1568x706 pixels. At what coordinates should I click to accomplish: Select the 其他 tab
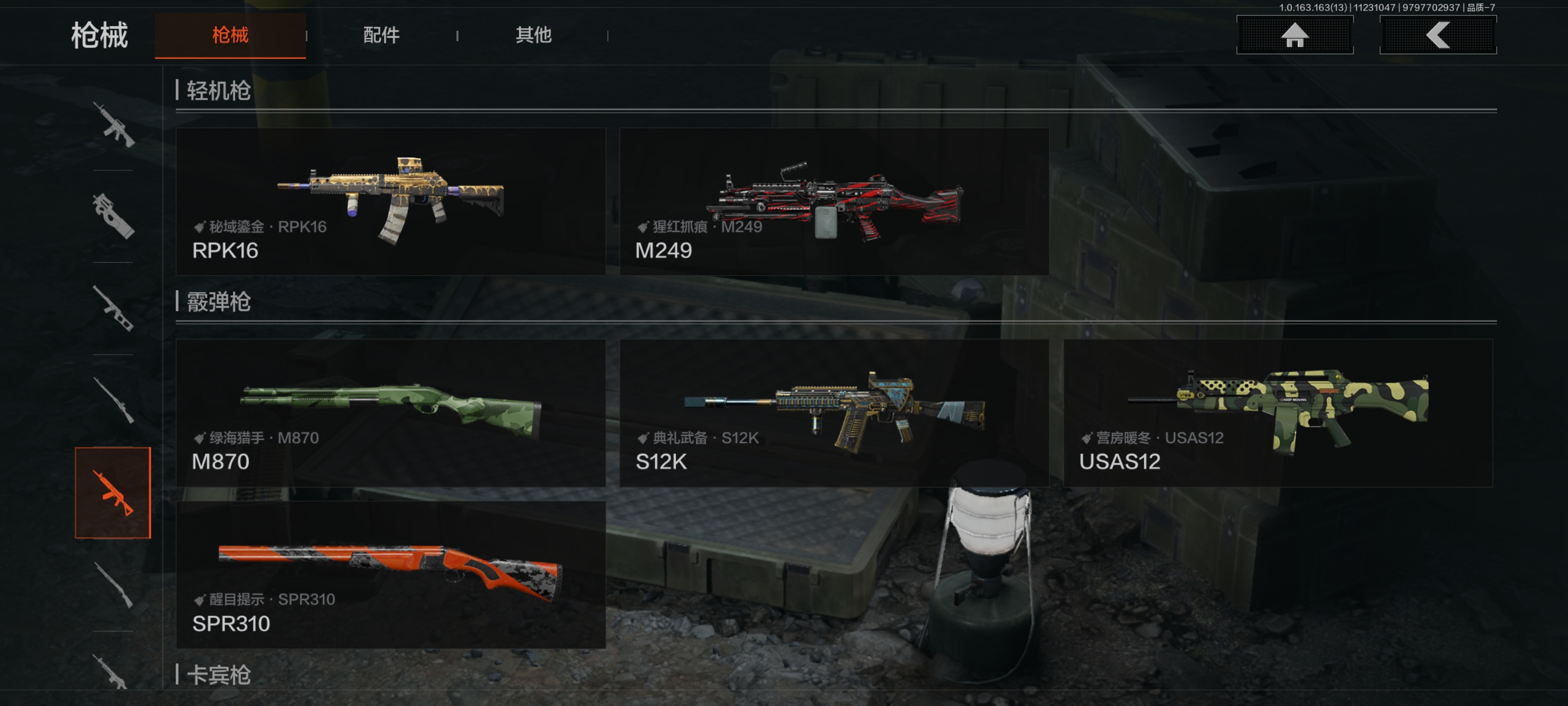click(533, 35)
